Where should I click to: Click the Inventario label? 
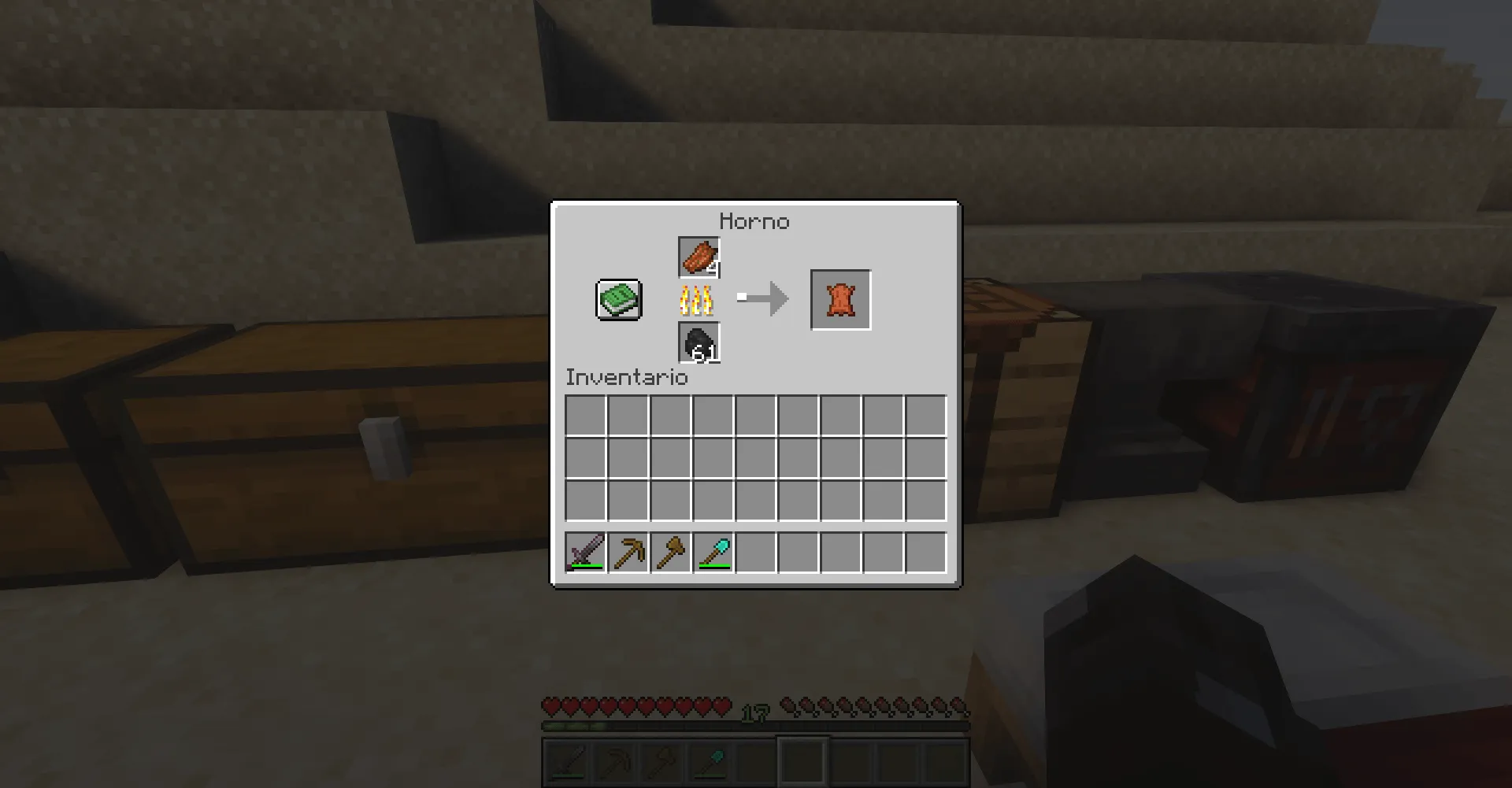tap(625, 378)
